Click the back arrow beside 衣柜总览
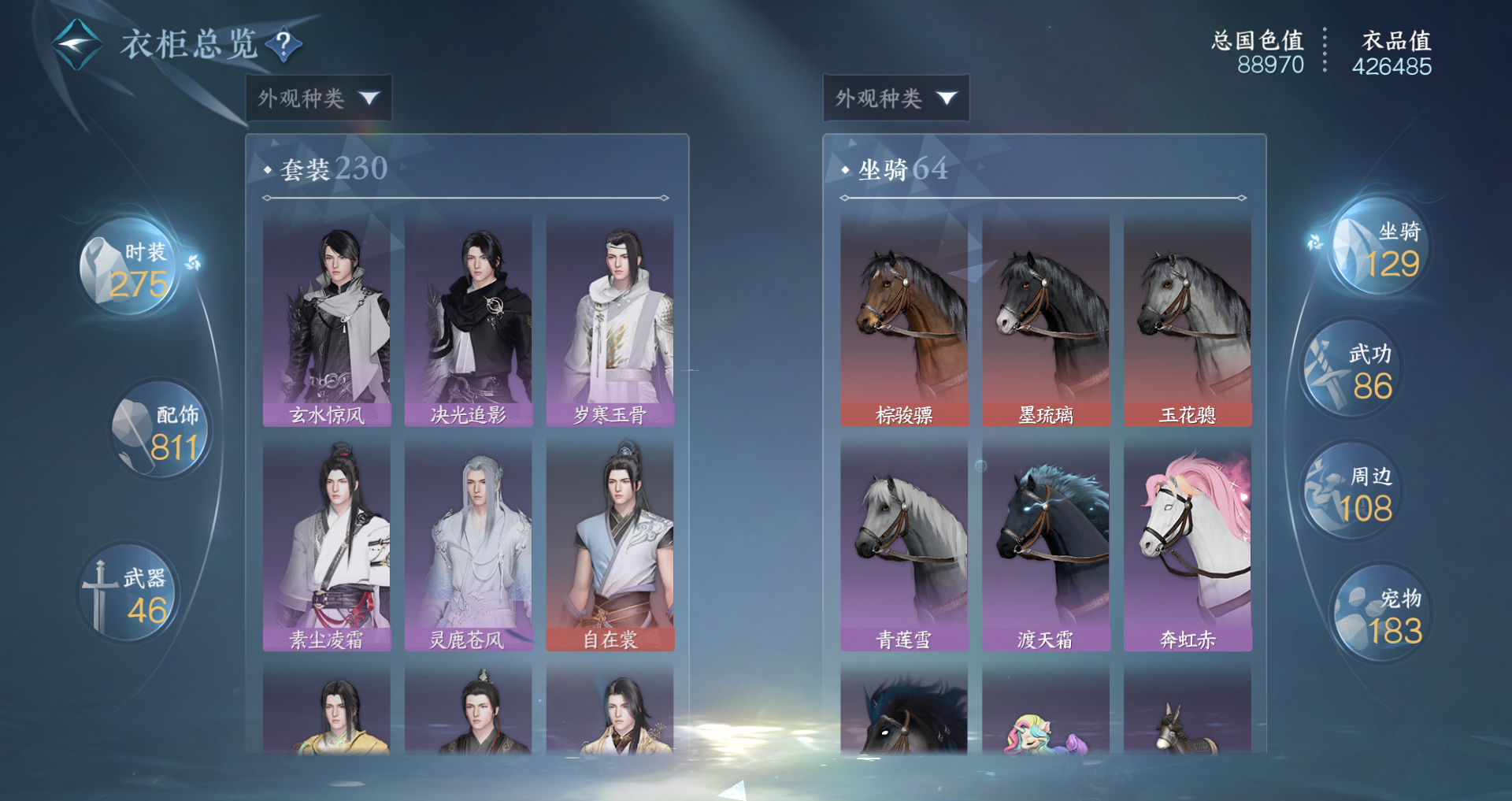This screenshot has height=801, width=1512. (76, 44)
